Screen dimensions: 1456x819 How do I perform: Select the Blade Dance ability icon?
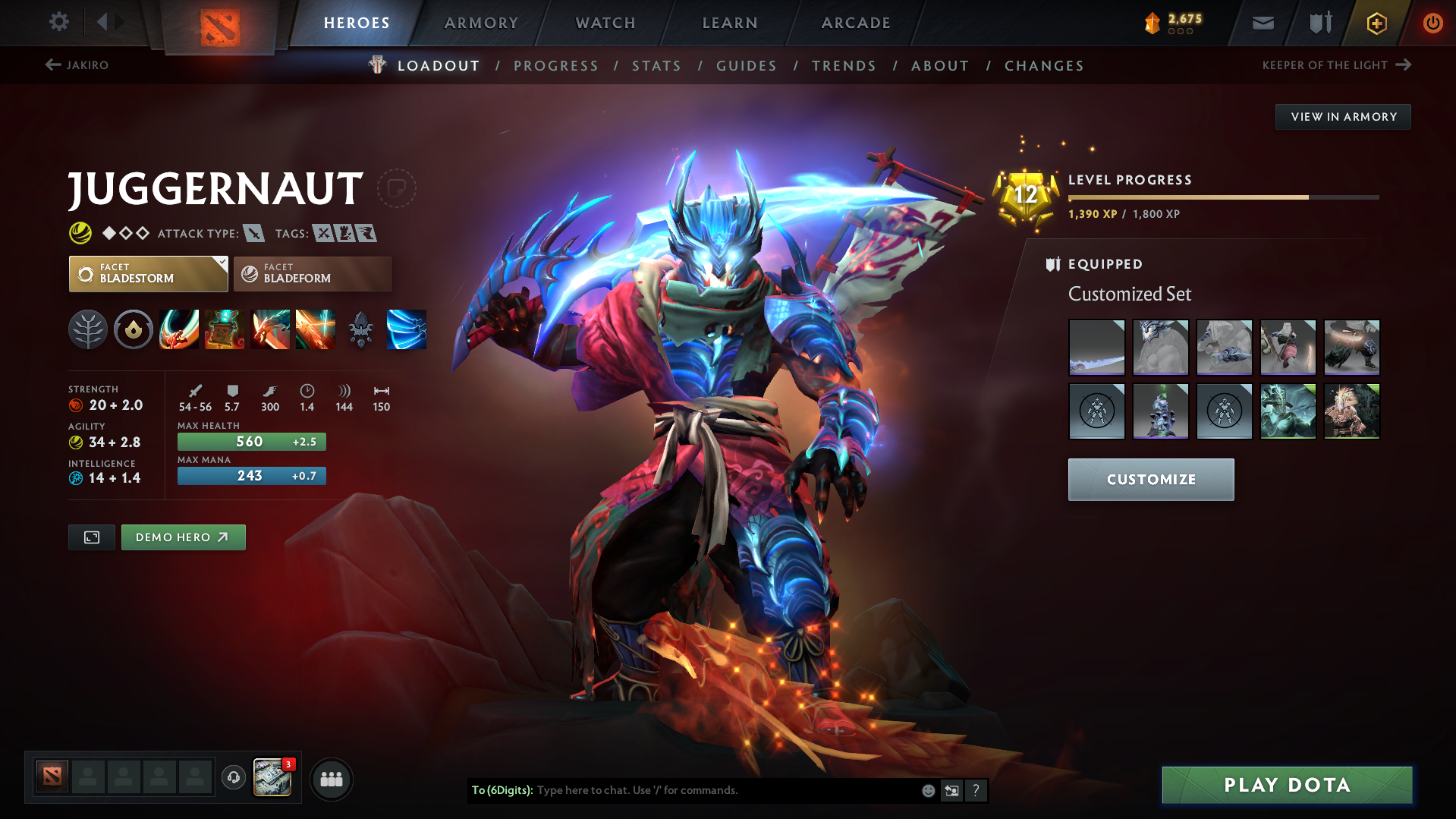tap(270, 329)
